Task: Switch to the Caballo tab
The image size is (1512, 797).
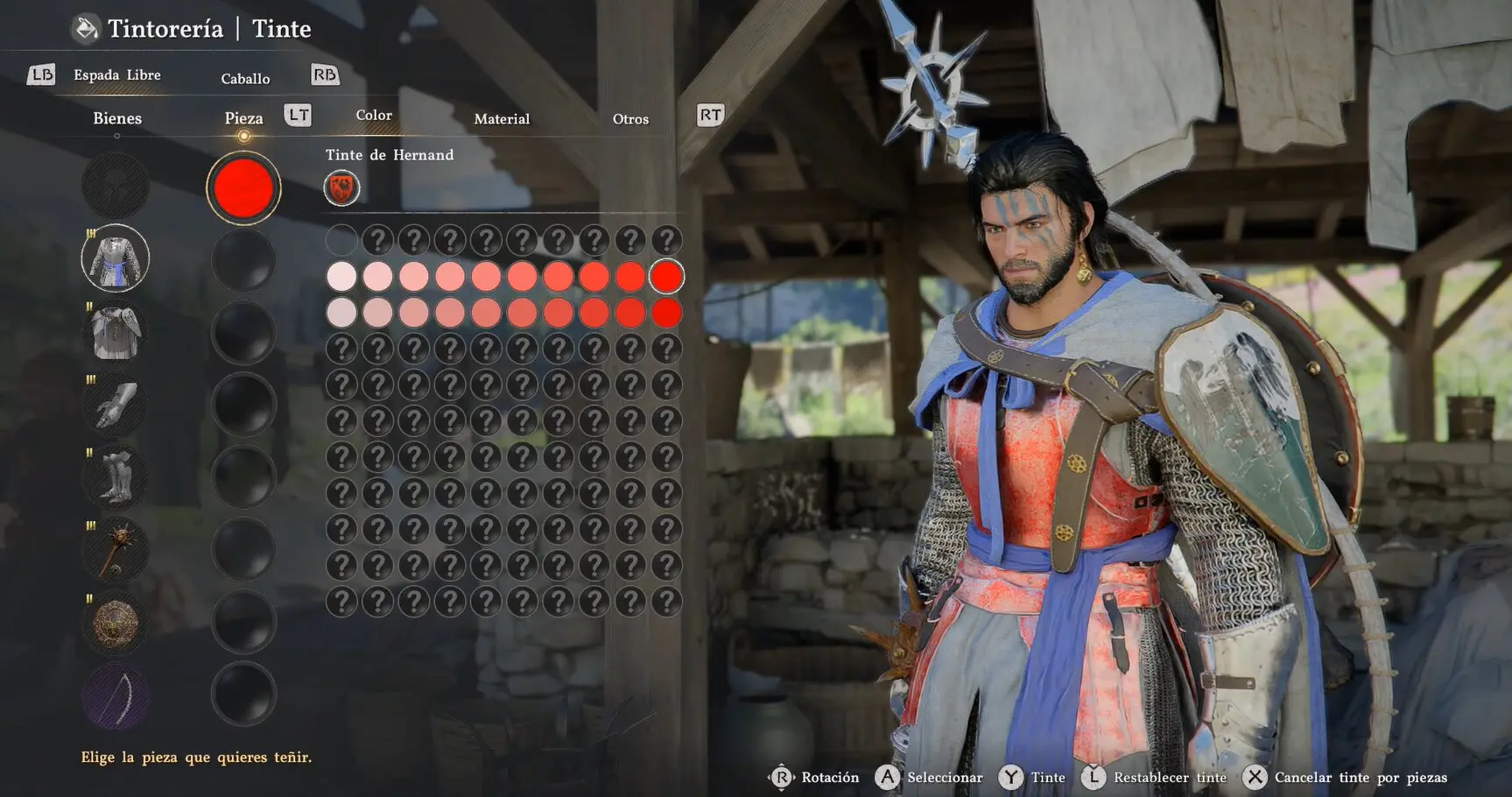Action: click(245, 79)
